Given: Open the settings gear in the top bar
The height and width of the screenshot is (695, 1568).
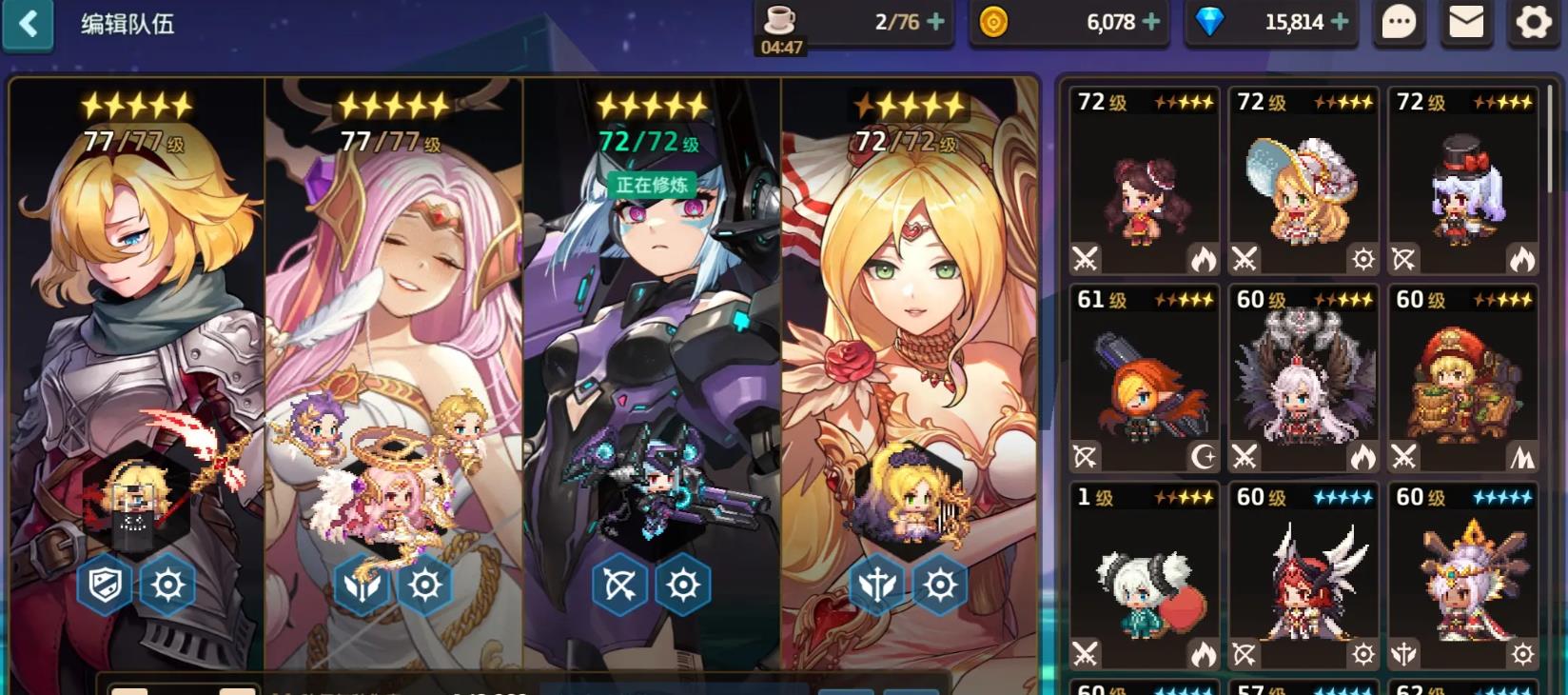Looking at the screenshot, I should (x=1534, y=23).
